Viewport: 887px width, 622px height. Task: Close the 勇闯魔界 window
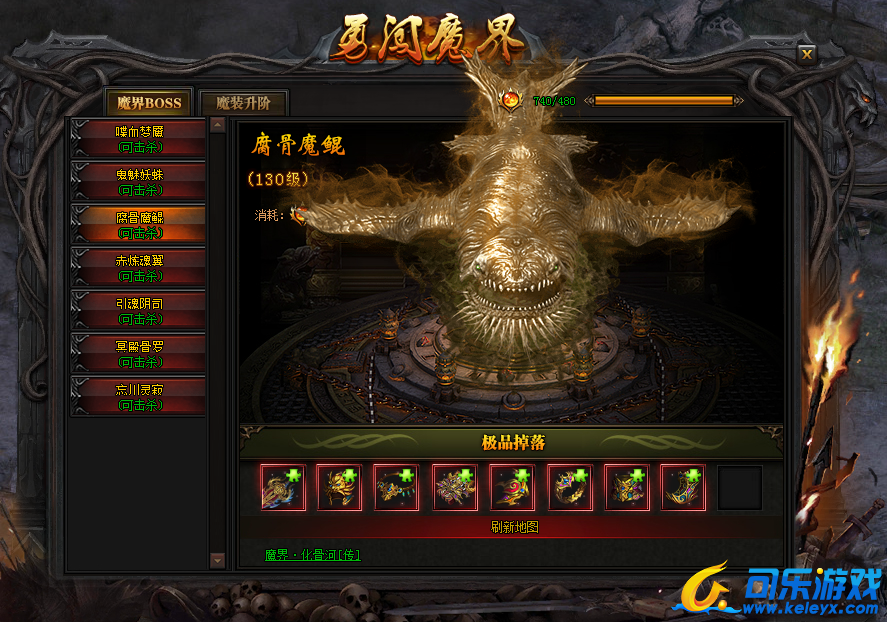[x=807, y=55]
